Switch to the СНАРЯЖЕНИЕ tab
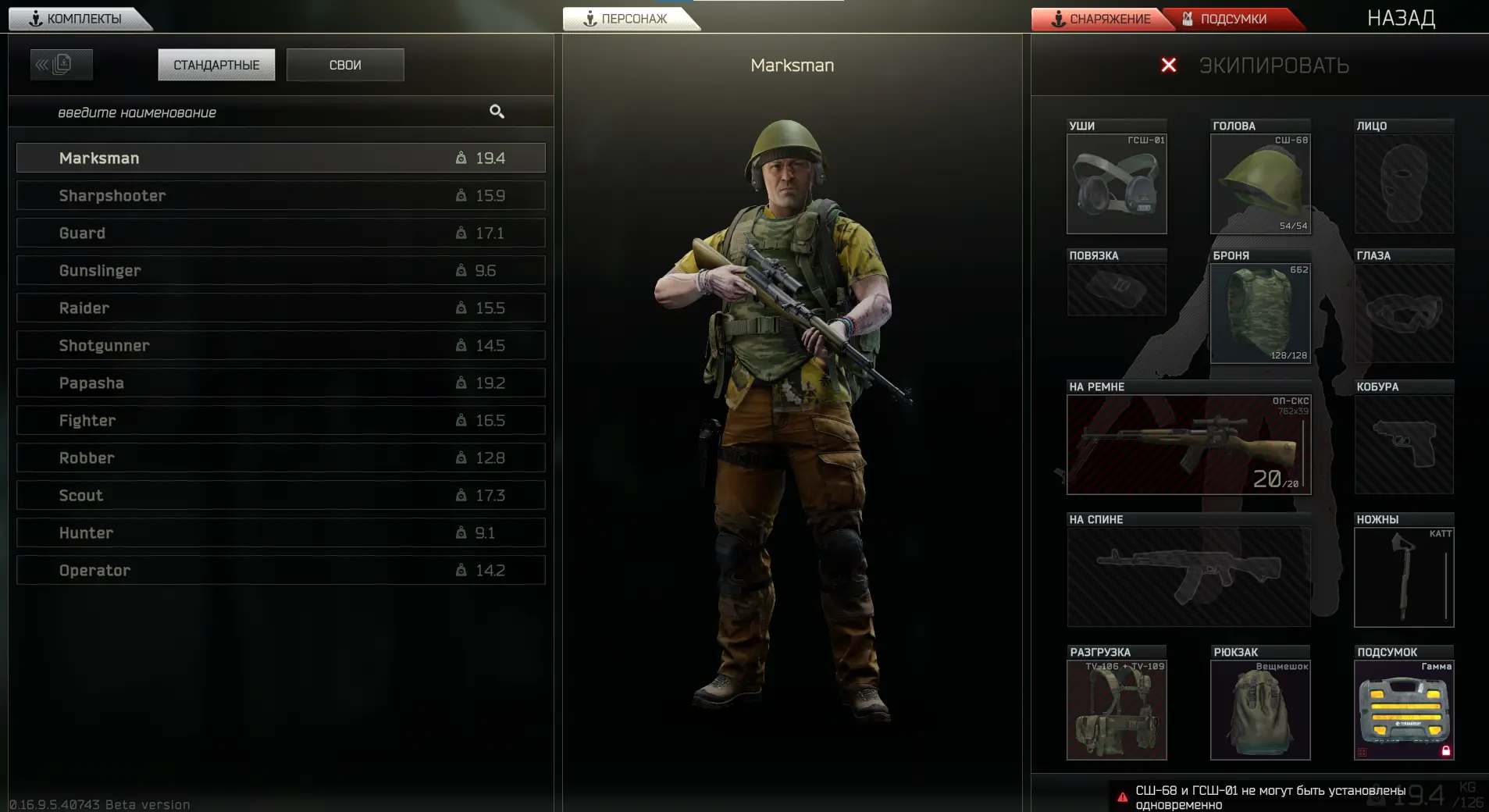Viewport: 1489px width, 812px height. tap(1101, 19)
